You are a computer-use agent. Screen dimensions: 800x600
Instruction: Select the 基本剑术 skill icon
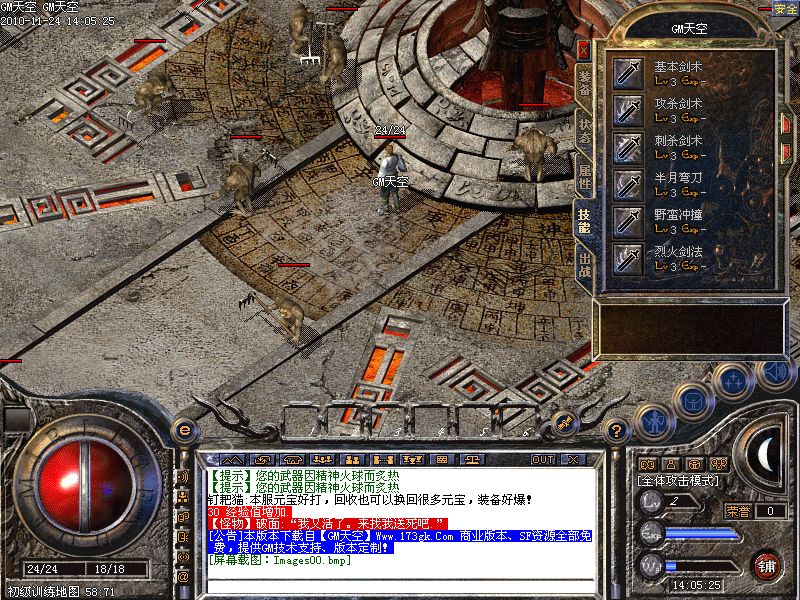(628, 72)
